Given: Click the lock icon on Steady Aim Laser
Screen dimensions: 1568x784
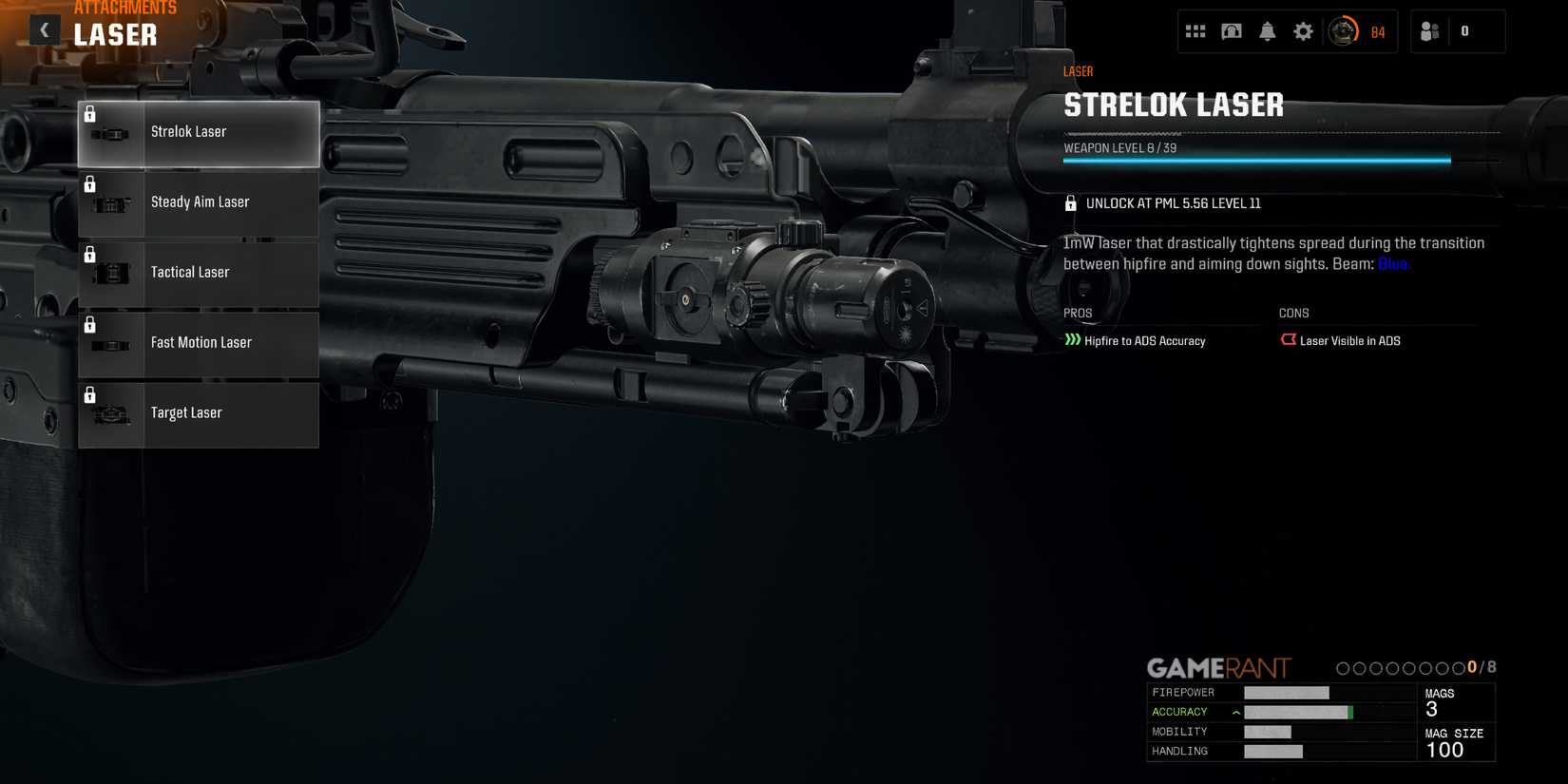Looking at the screenshot, I should point(90,183).
